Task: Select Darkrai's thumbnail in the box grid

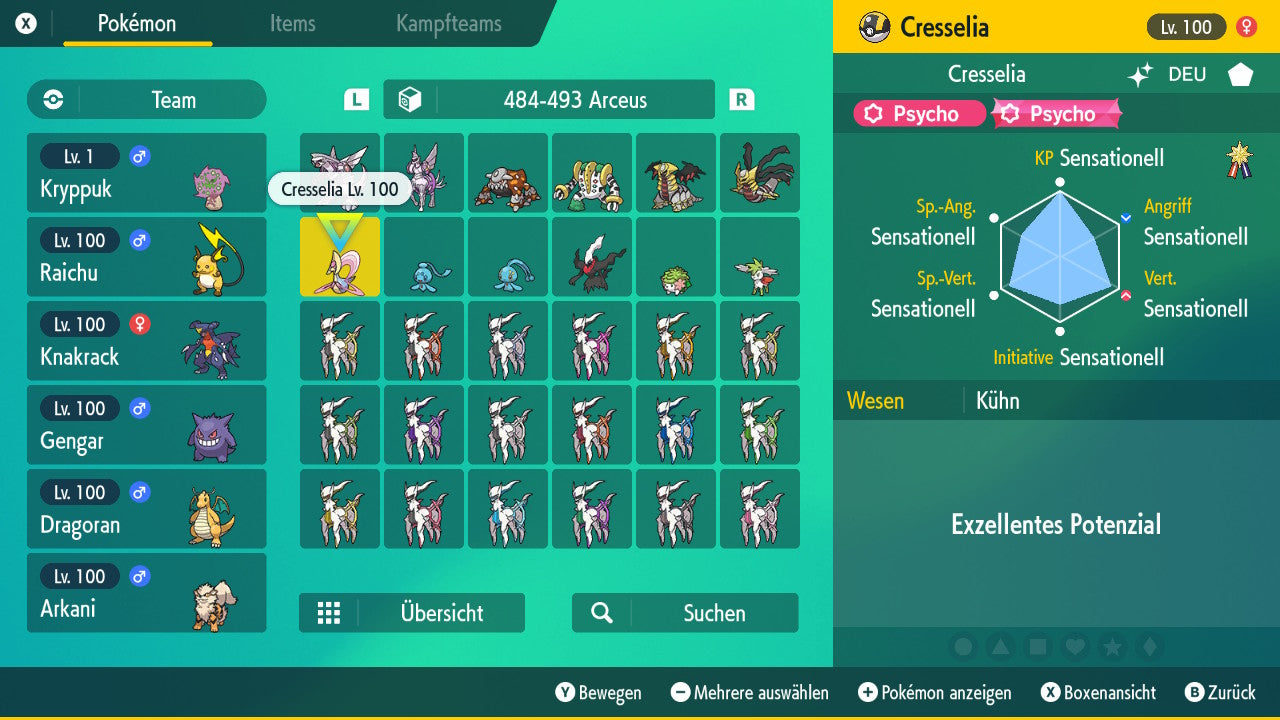Action: (592, 257)
